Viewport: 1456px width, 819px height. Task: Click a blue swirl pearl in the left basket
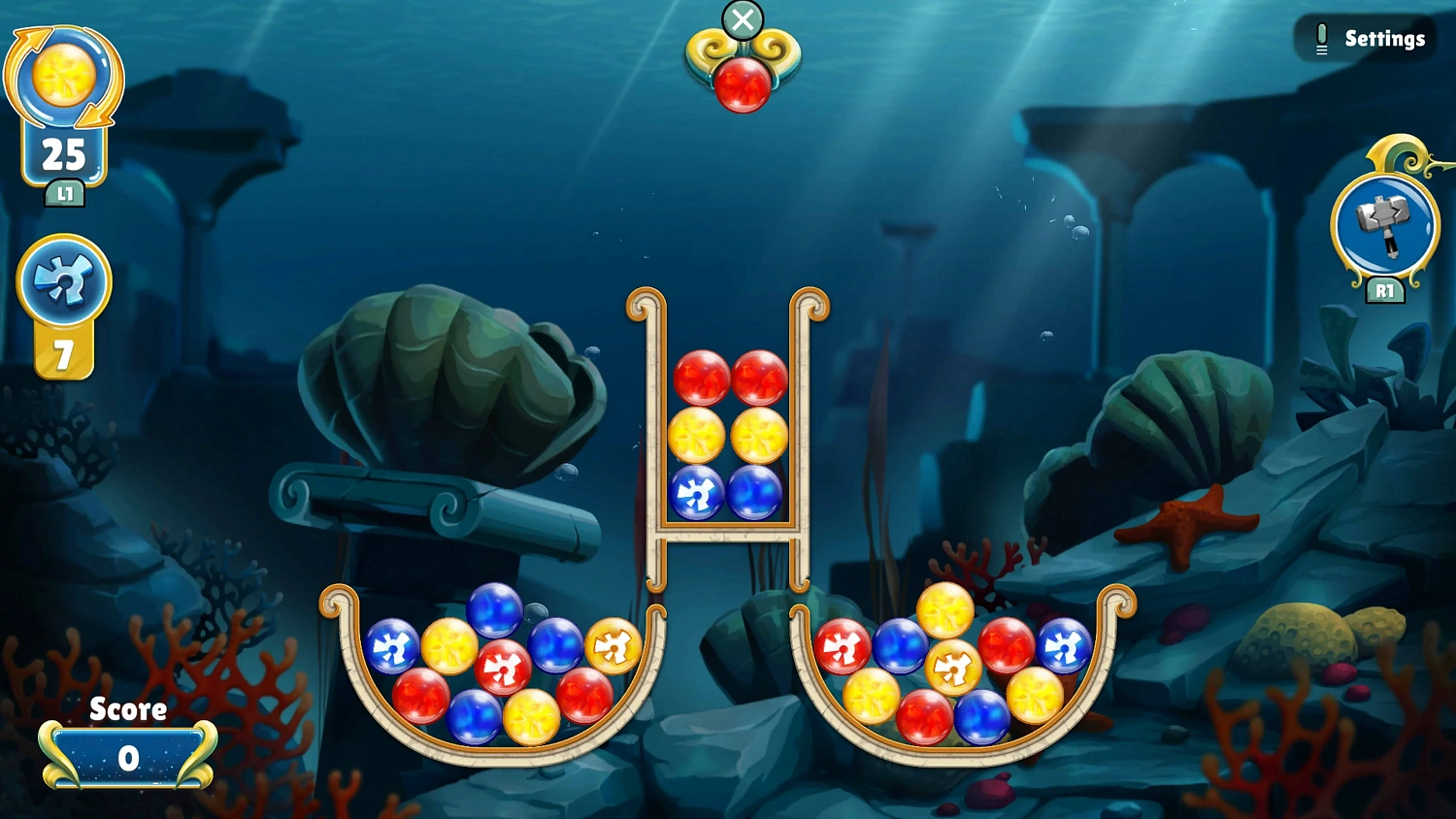pyautogui.click(x=393, y=643)
